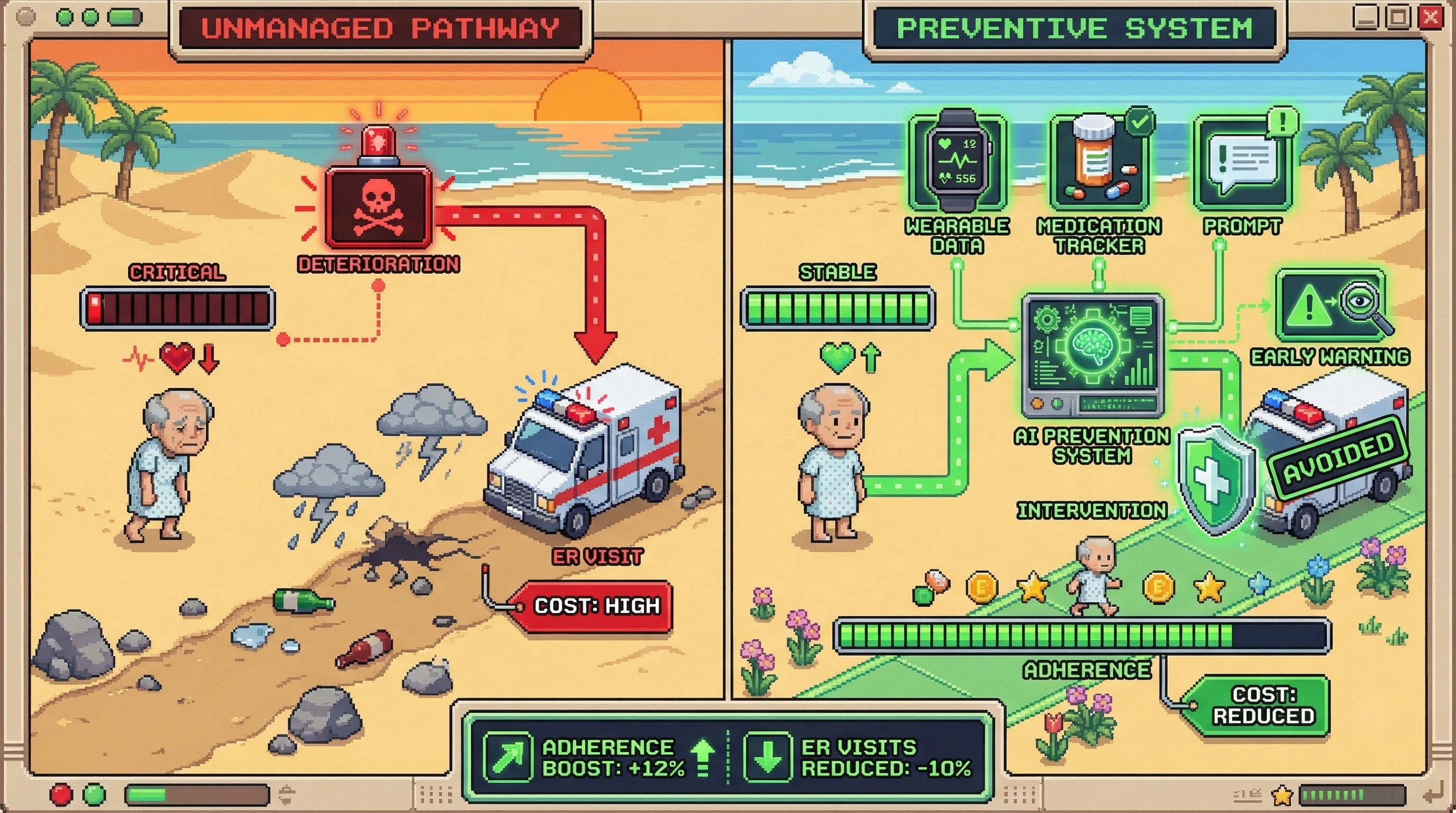The height and width of the screenshot is (813, 1456).
Task: Click the Adherence Boost arrow icon
Action: 507,756
